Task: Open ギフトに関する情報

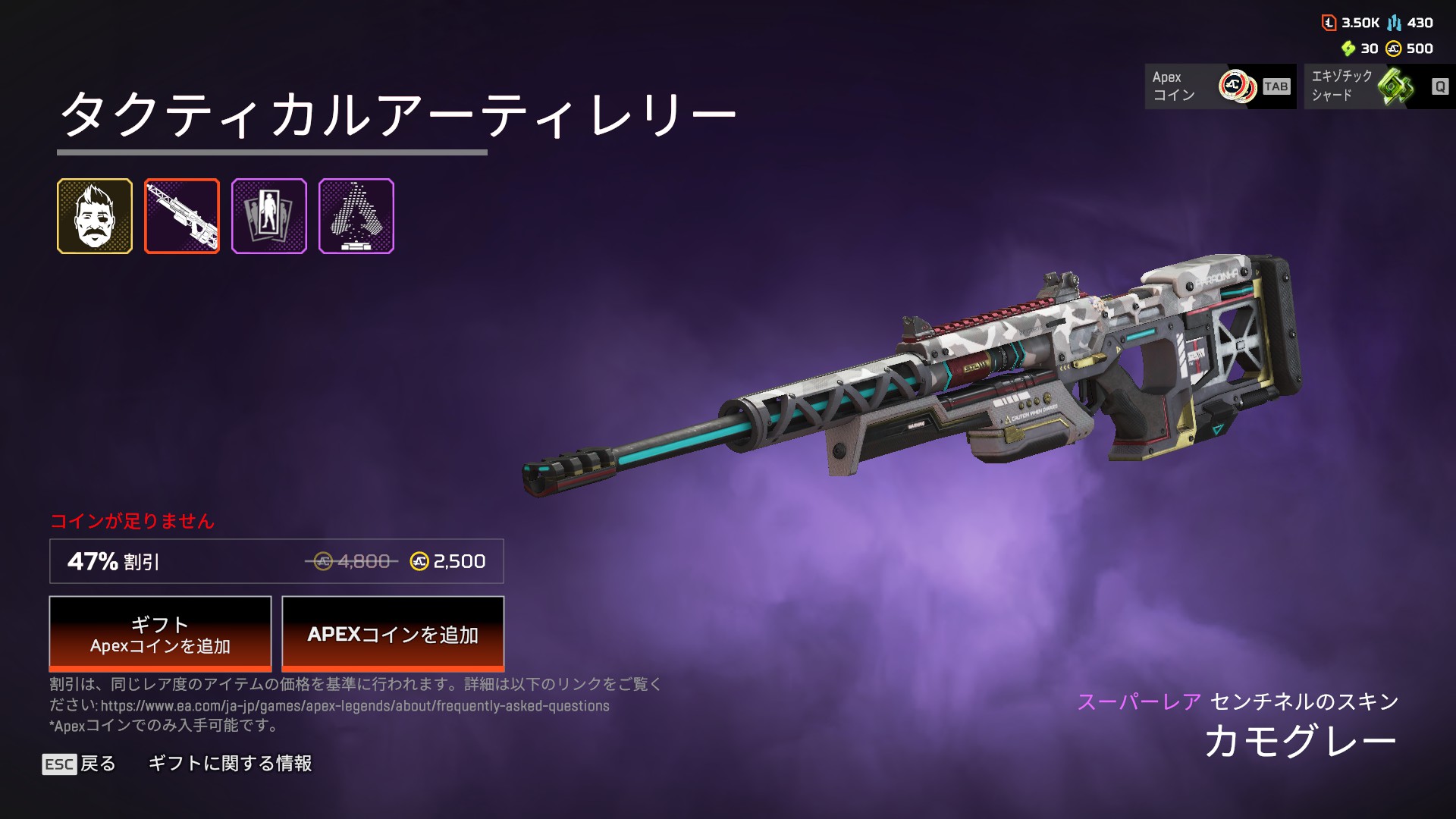Action: tap(230, 764)
